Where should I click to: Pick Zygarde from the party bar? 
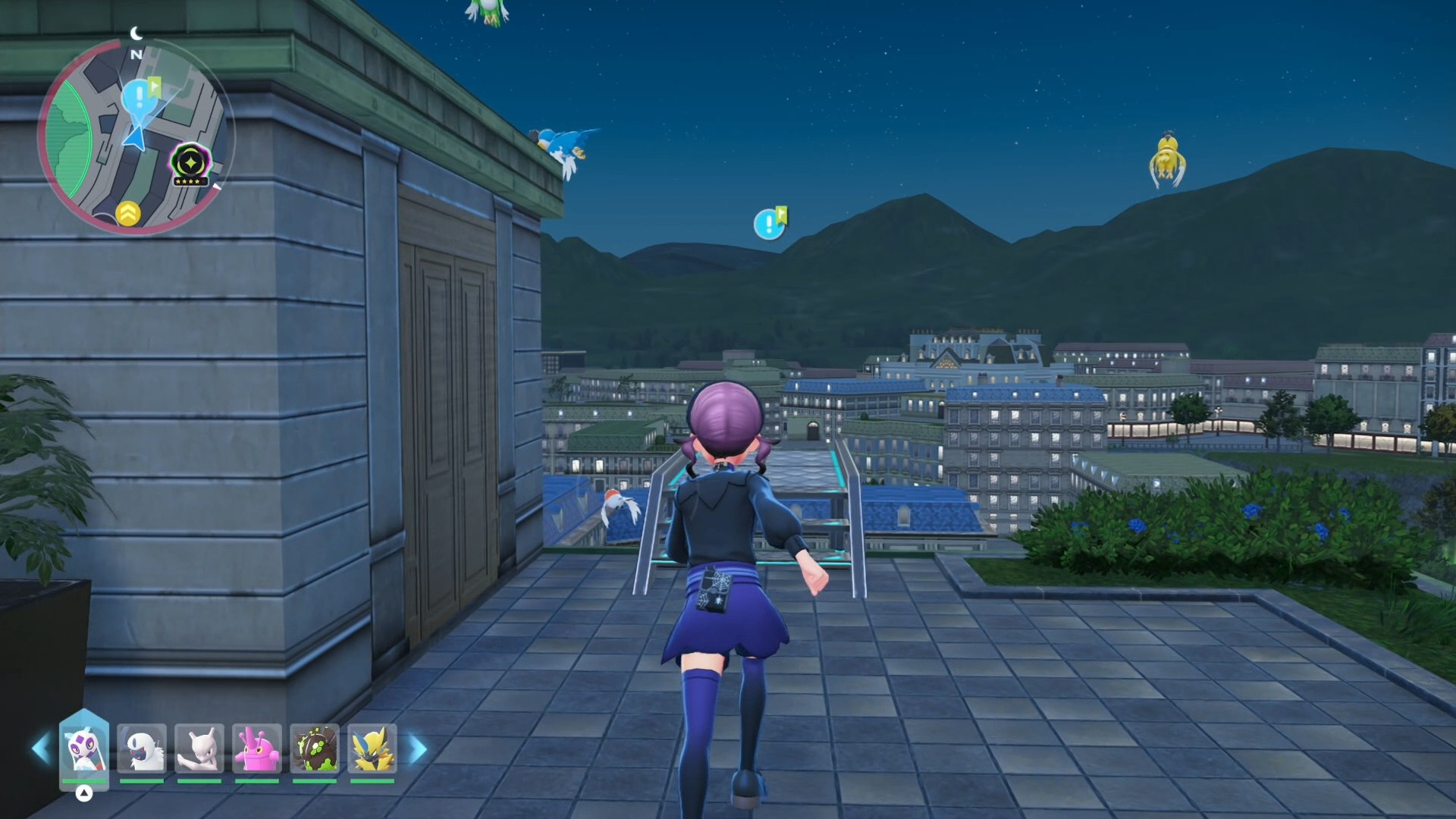pyautogui.click(x=315, y=749)
